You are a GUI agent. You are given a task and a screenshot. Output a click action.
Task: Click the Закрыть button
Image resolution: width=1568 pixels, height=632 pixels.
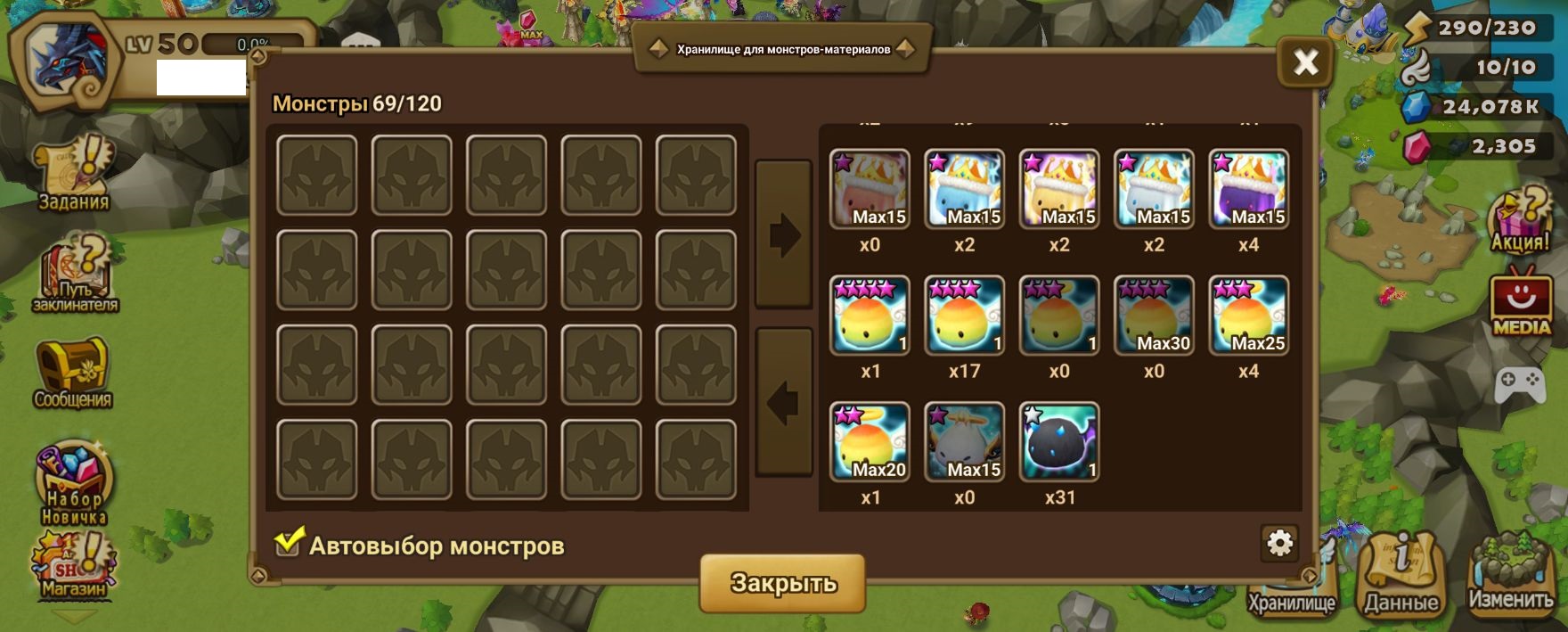782,583
